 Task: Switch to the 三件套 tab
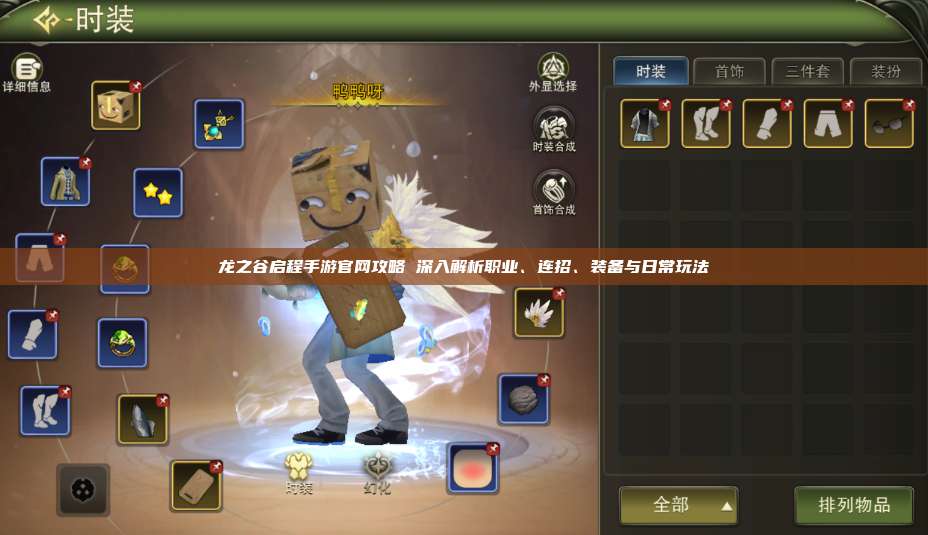(807, 71)
